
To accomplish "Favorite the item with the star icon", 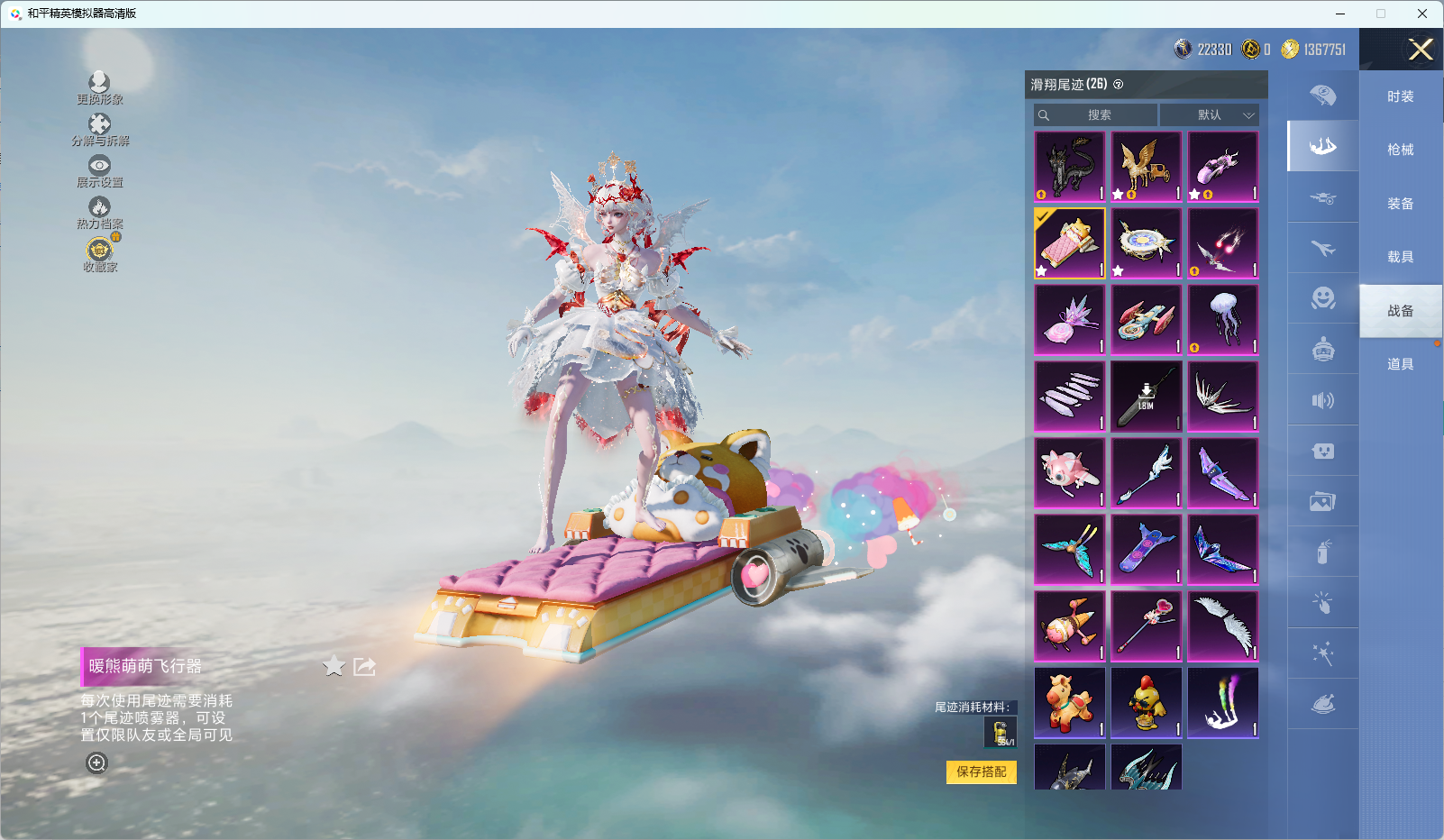I will click(x=334, y=666).
